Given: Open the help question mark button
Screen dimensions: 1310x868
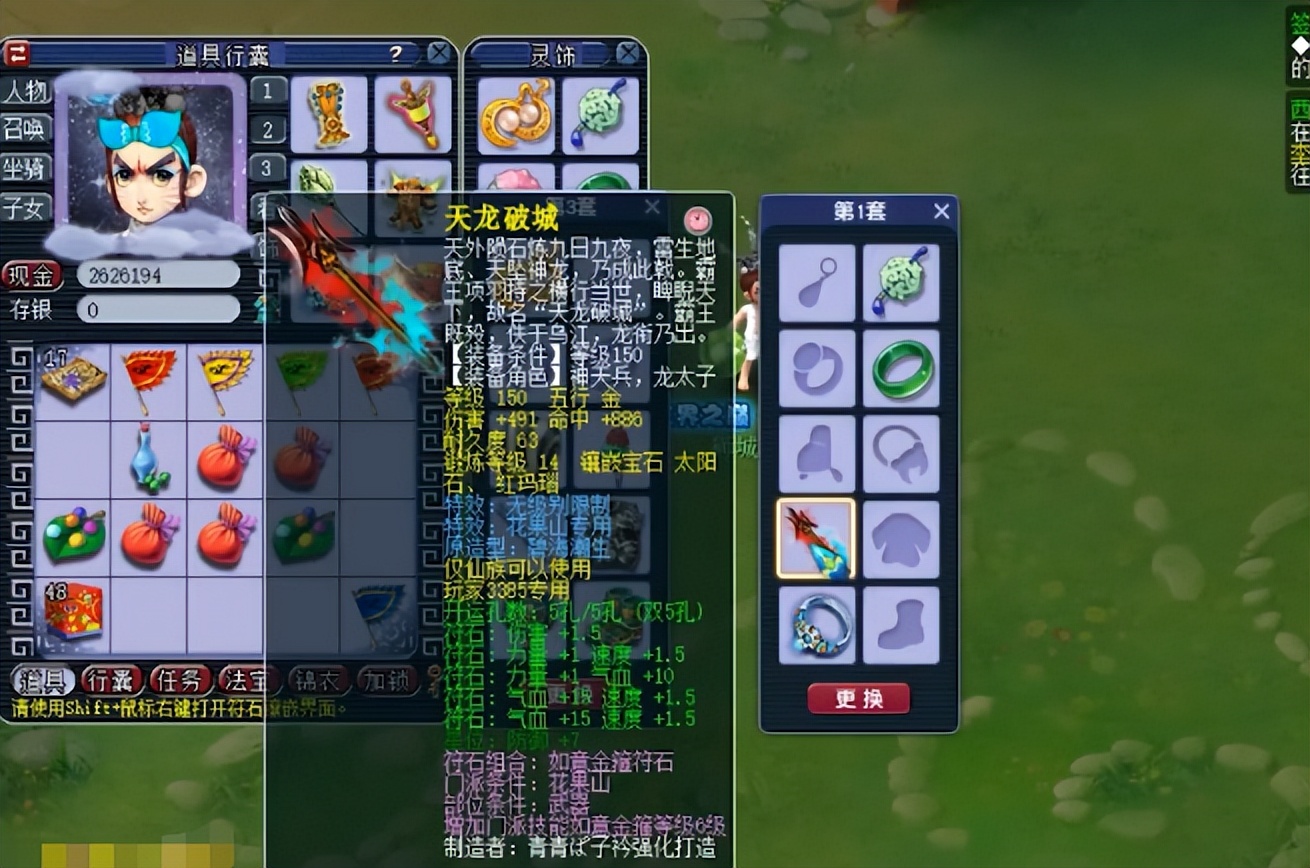Looking at the screenshot, I should [x=397, y=53].
